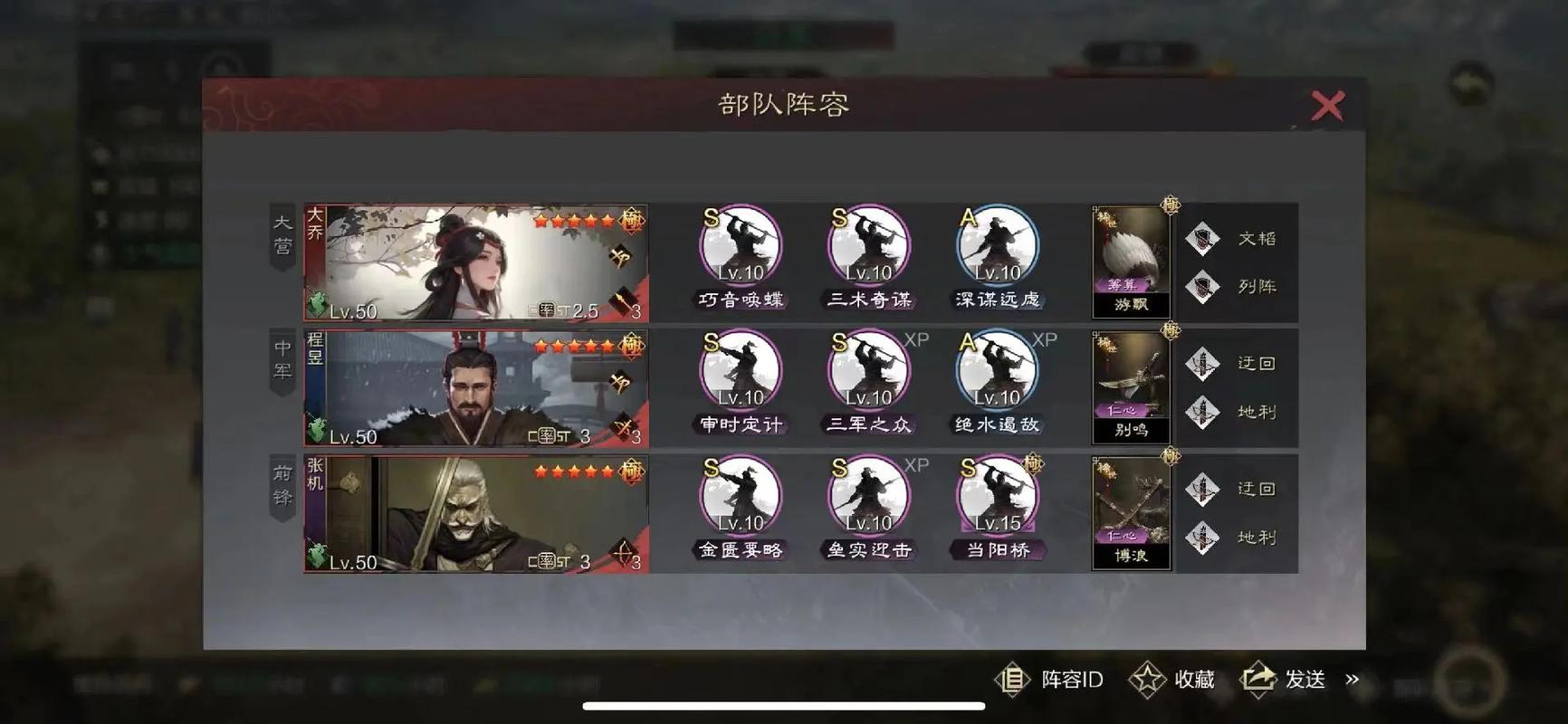Select the 巧音唤蝶 skill icon

(739, 246)
